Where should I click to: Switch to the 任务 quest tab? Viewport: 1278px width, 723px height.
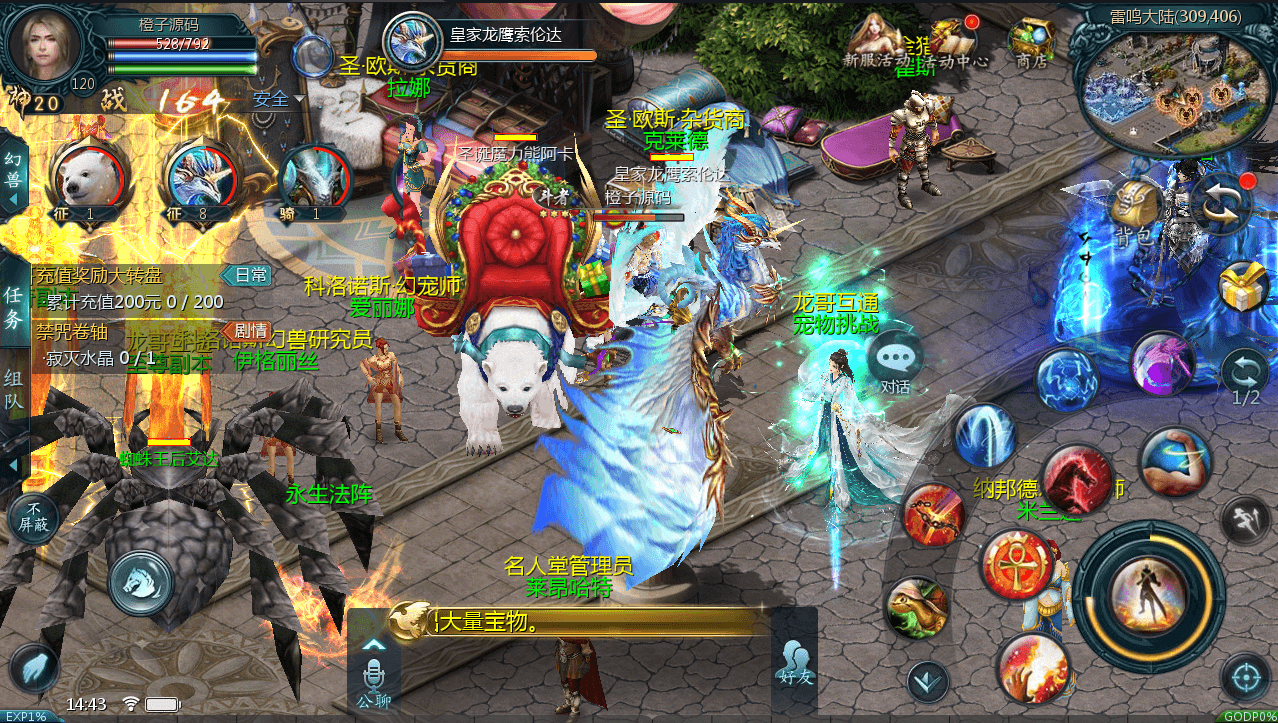(14, 307)
